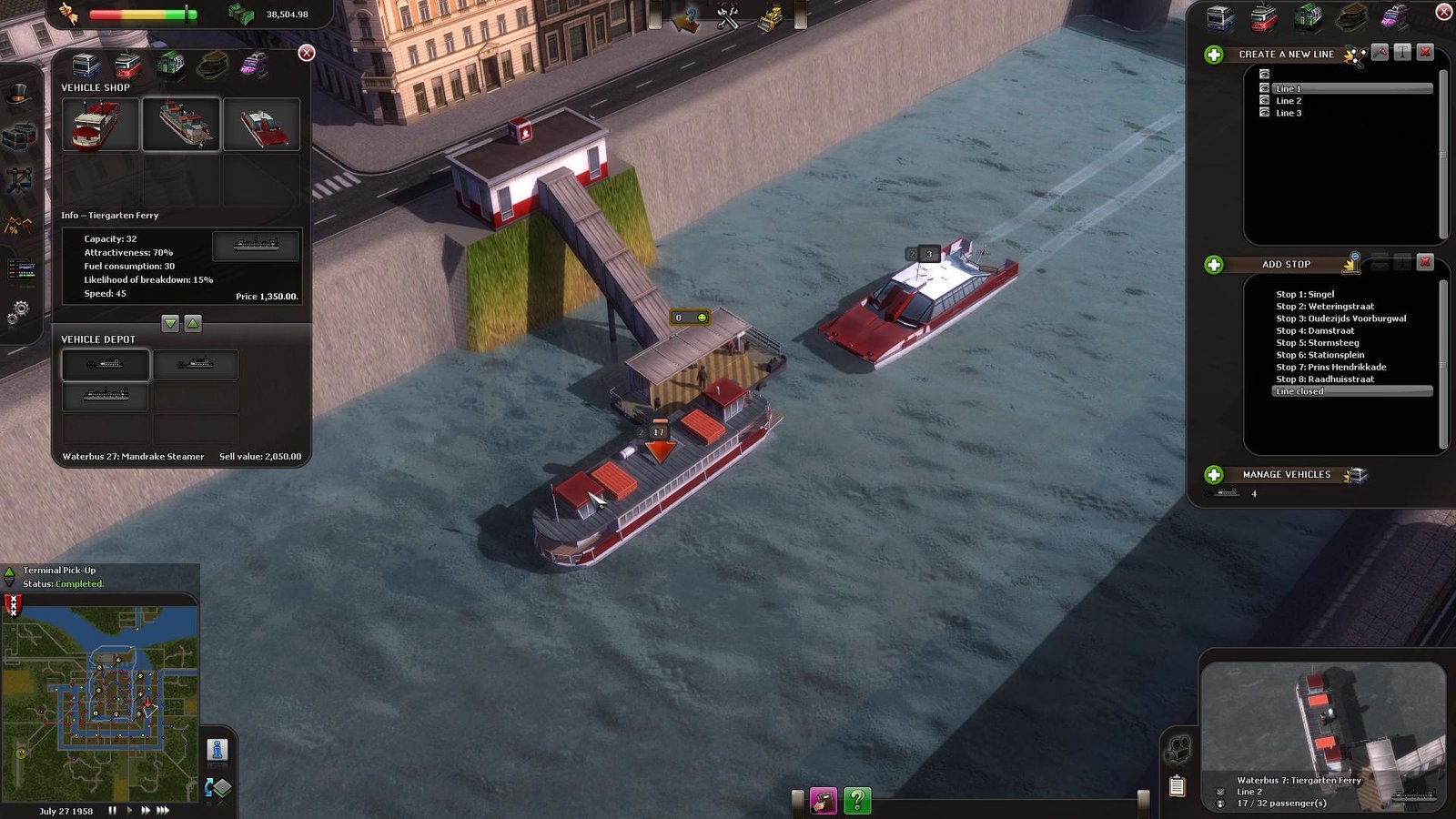Click the green down arrow below vehicle info
1456x819 pixels.
(170, 323)
